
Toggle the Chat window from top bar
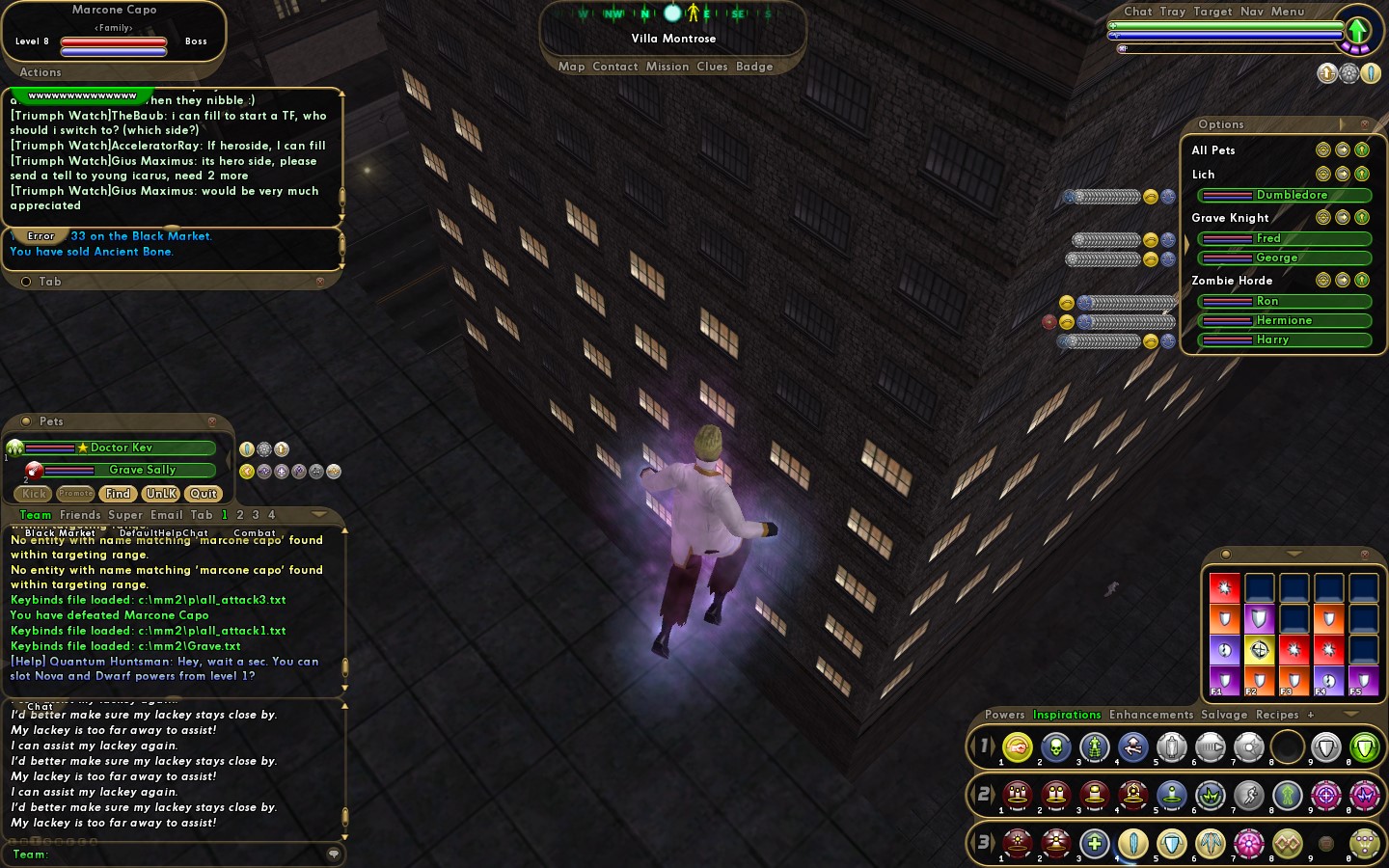(1137, 12)
